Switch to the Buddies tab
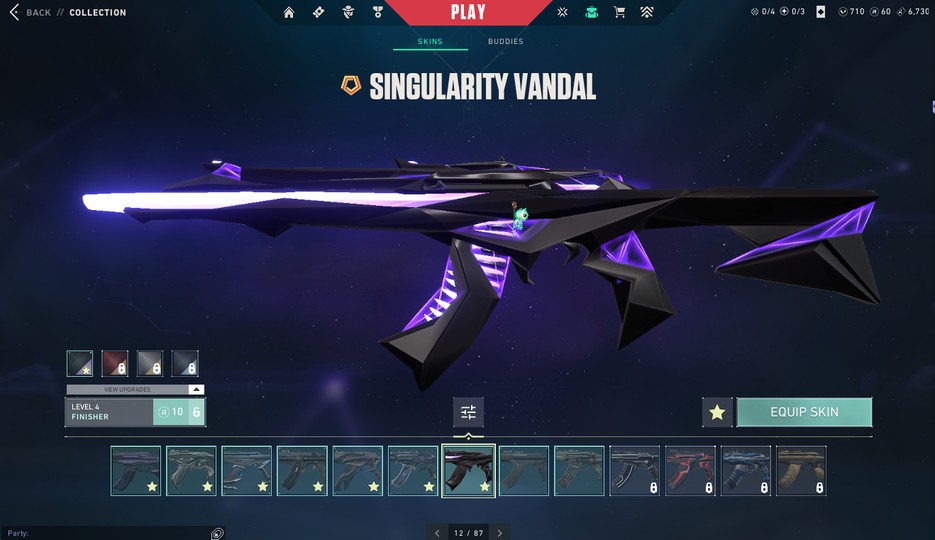 pos(505,42)
